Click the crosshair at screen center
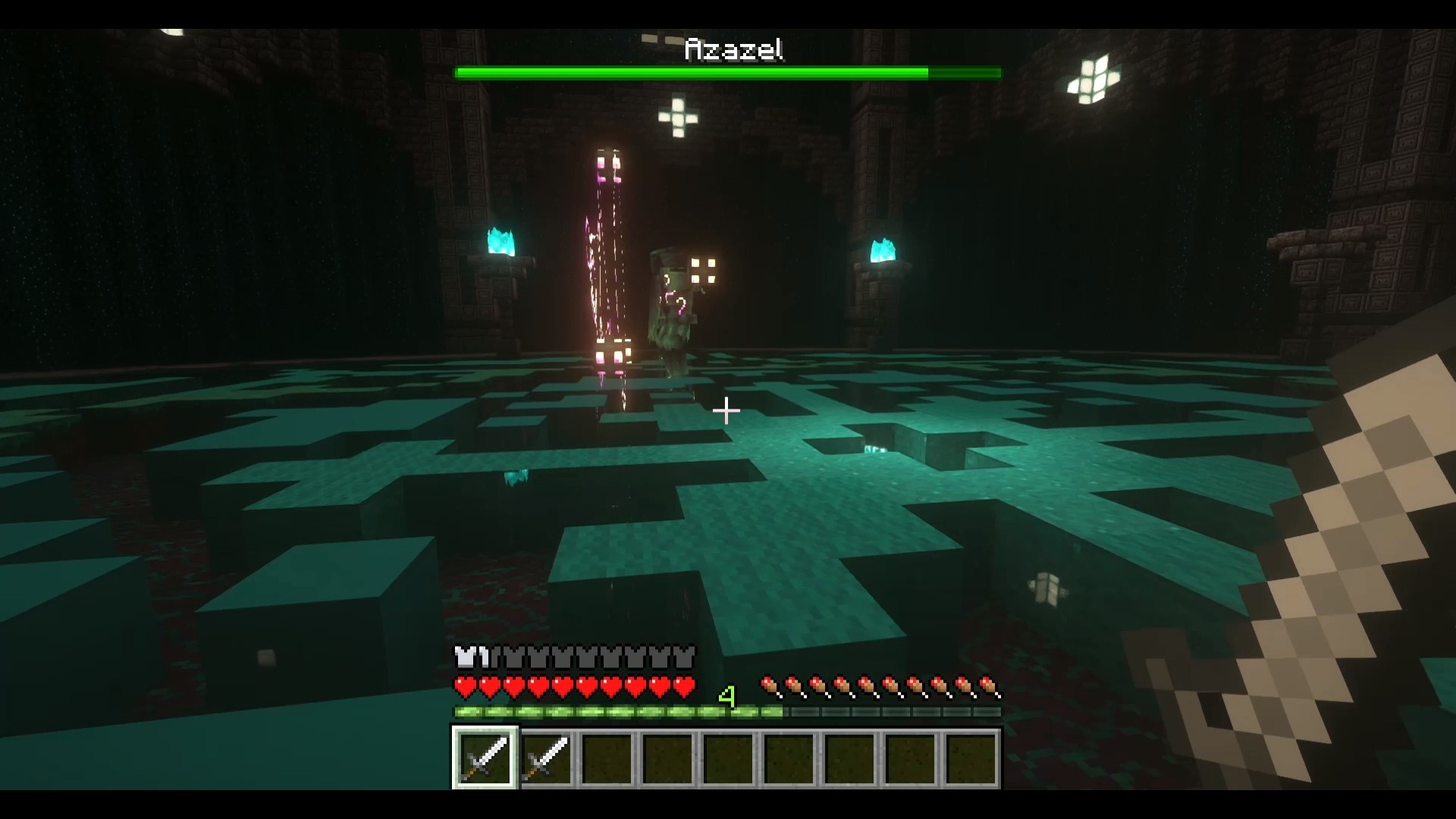This screenshot has height=819, width=1456. click(727, 411)
